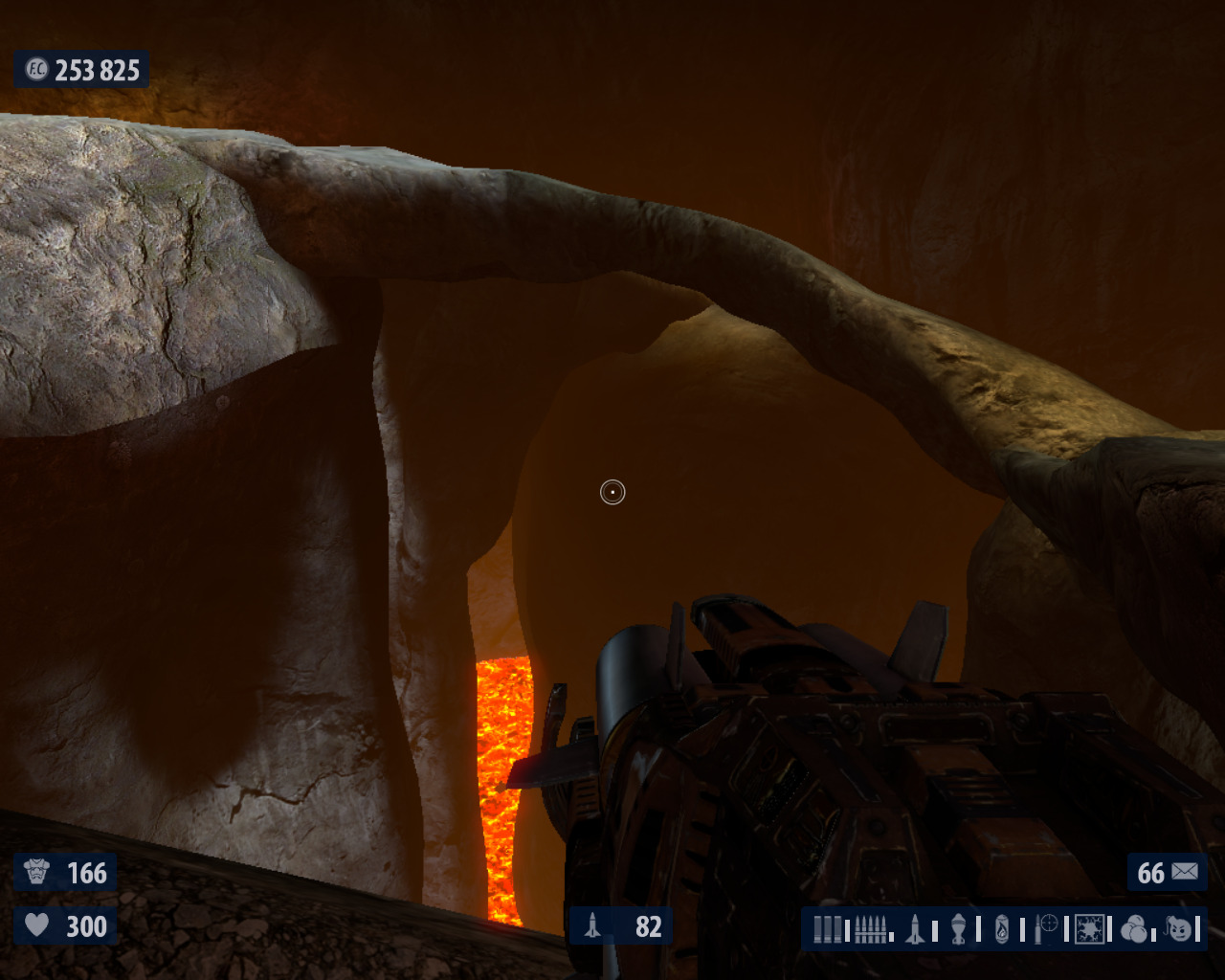The image size is (1225, 980).
Task: Select the napalm fuel canister icon
Action: tap(1002, 928)
